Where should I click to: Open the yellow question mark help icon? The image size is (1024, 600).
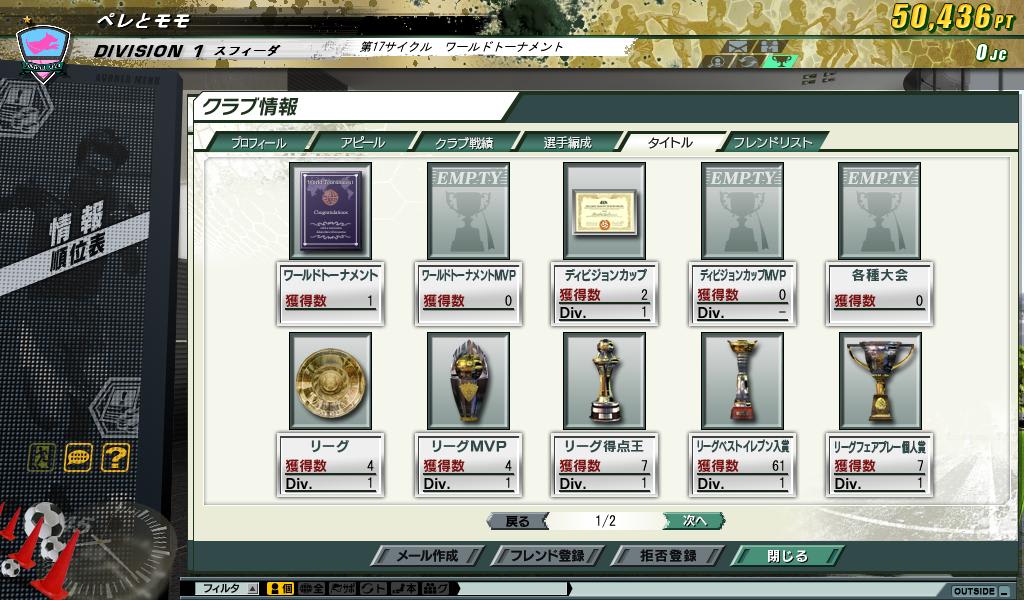pos(116,458)
